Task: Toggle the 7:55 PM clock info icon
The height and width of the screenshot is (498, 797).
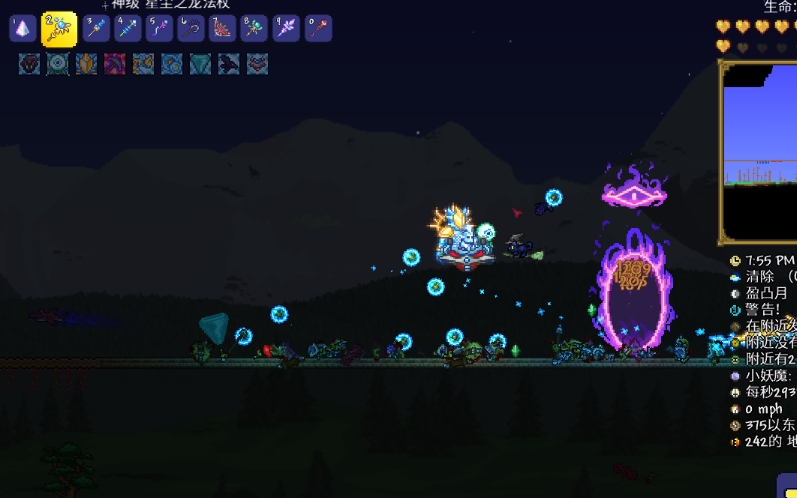Action: coord(736,260)
